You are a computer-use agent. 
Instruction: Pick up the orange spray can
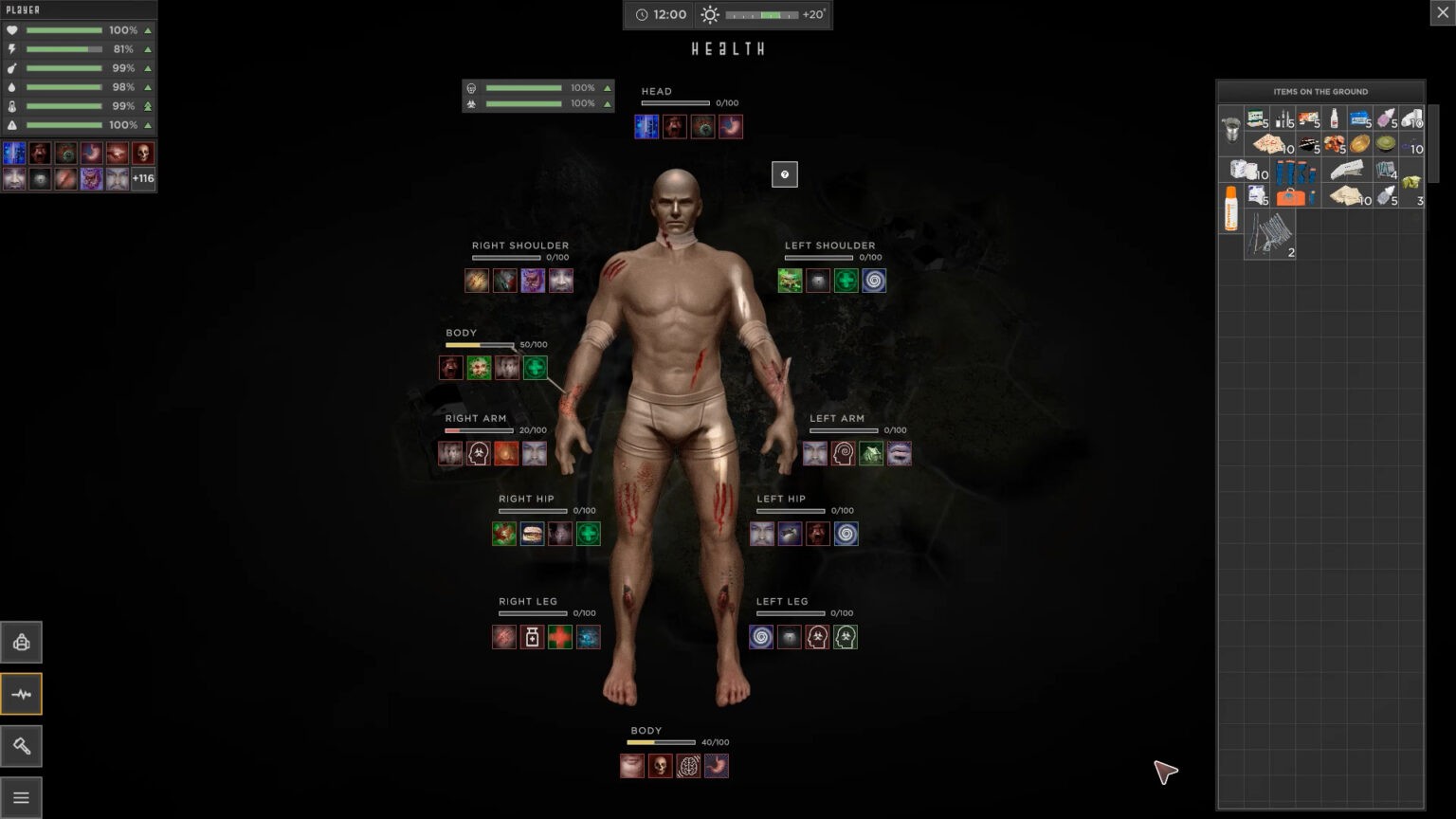tap(1230, 208)
